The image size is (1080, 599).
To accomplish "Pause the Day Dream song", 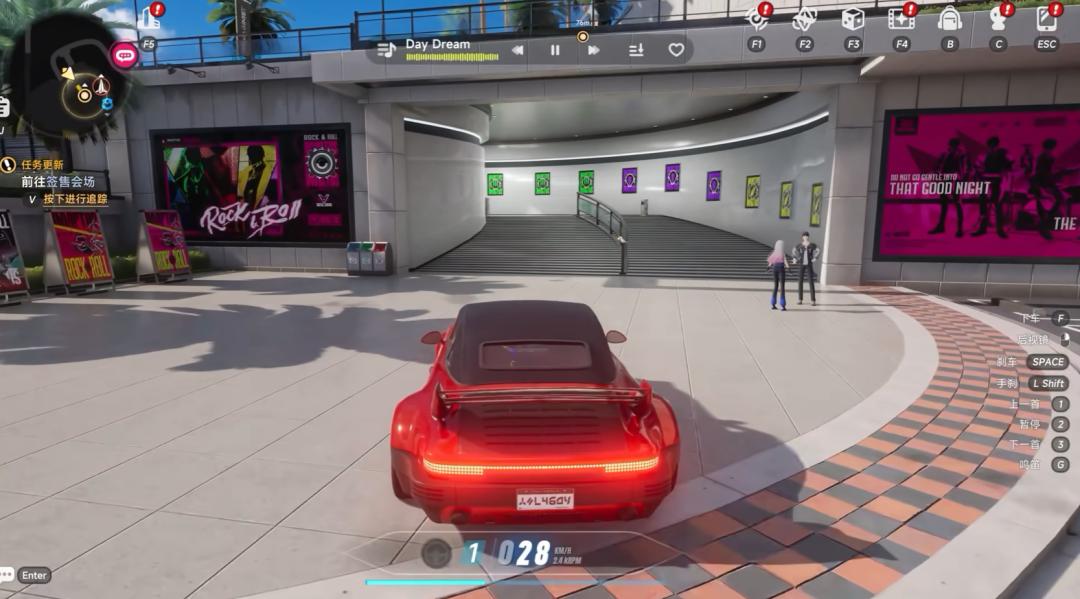I will (555, 50).
